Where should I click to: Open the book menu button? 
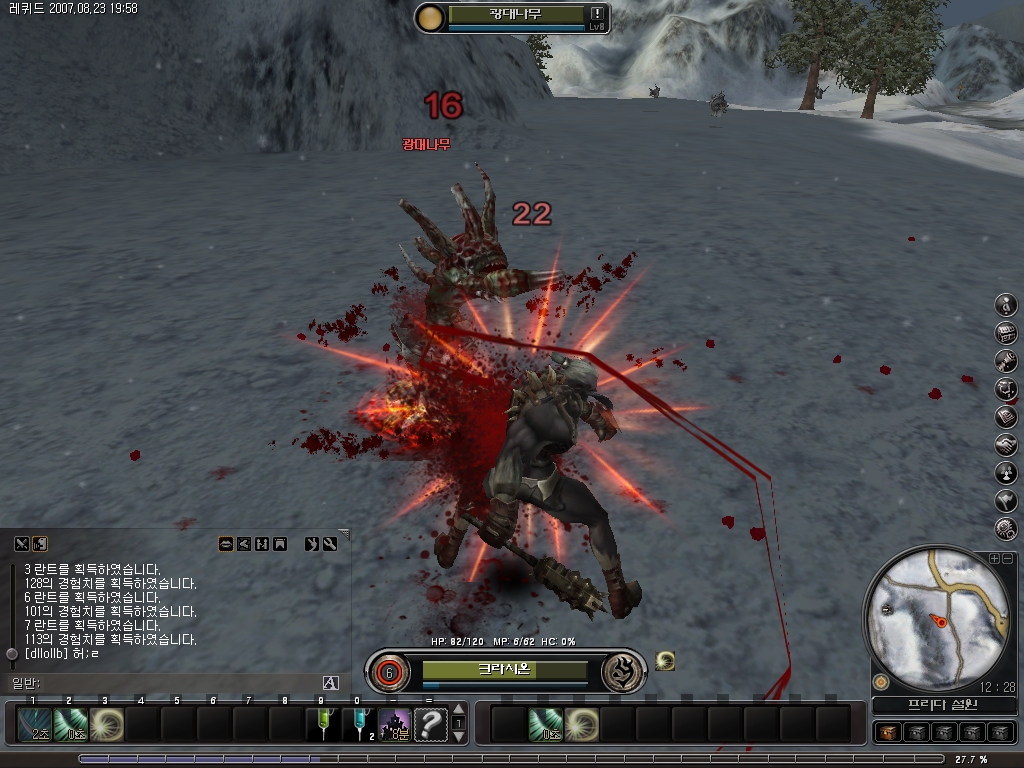click(x=1006, y=416)
